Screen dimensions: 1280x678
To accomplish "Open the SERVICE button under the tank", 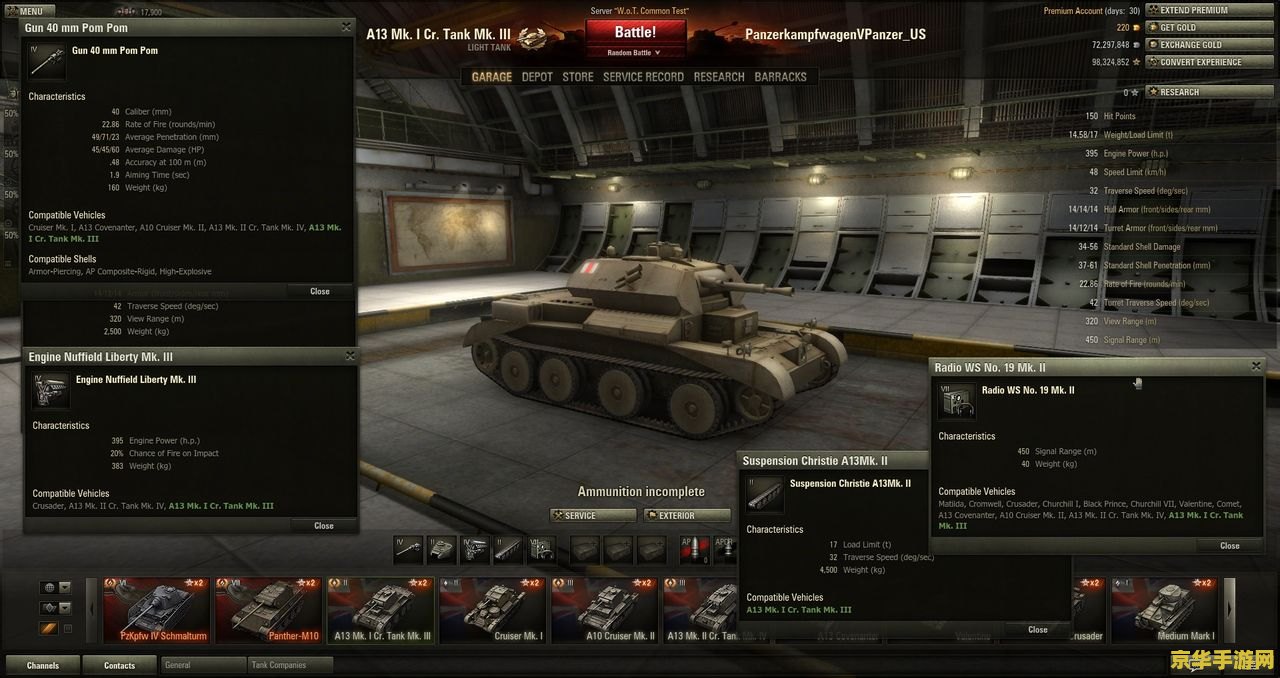I will click(x=592, y=516).
